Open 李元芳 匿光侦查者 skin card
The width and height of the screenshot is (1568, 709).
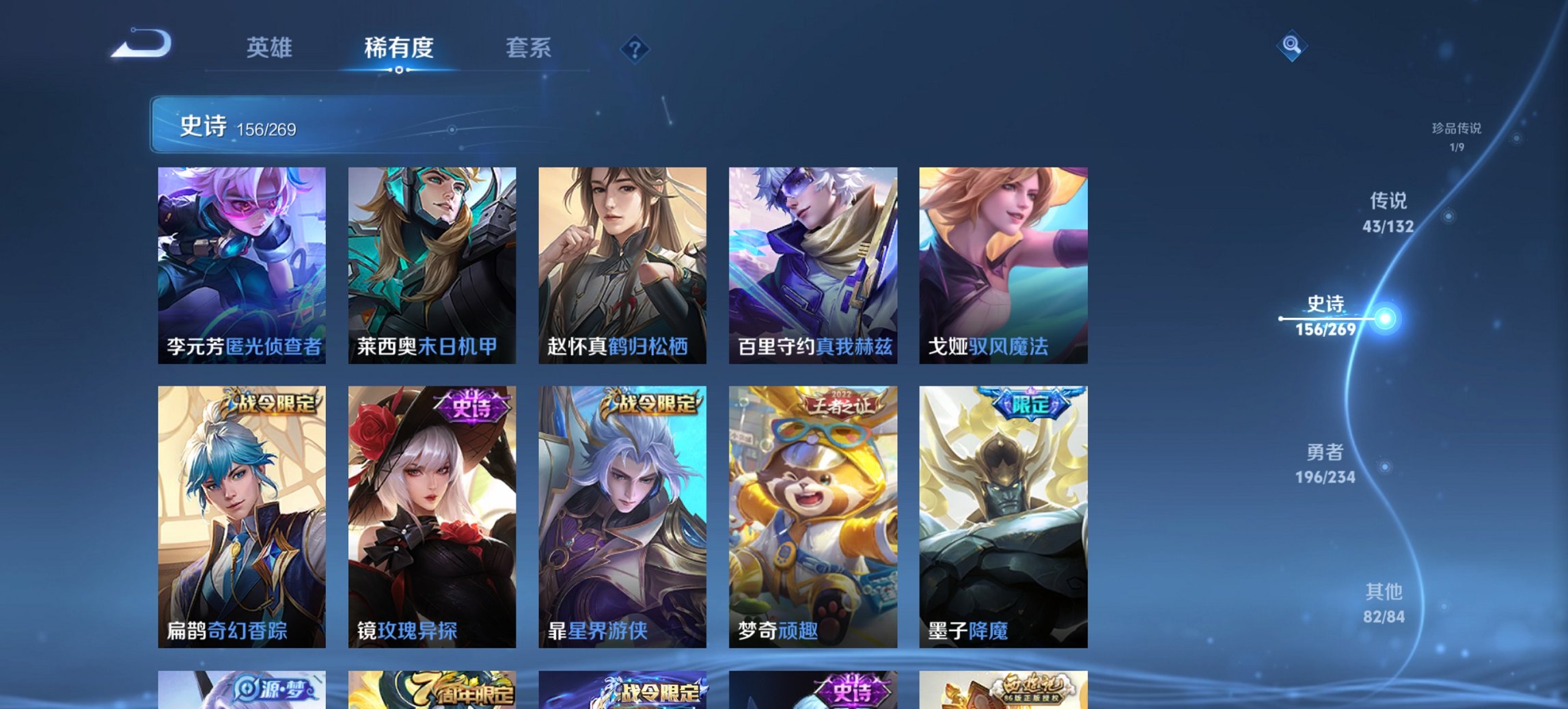click(244, 267)
